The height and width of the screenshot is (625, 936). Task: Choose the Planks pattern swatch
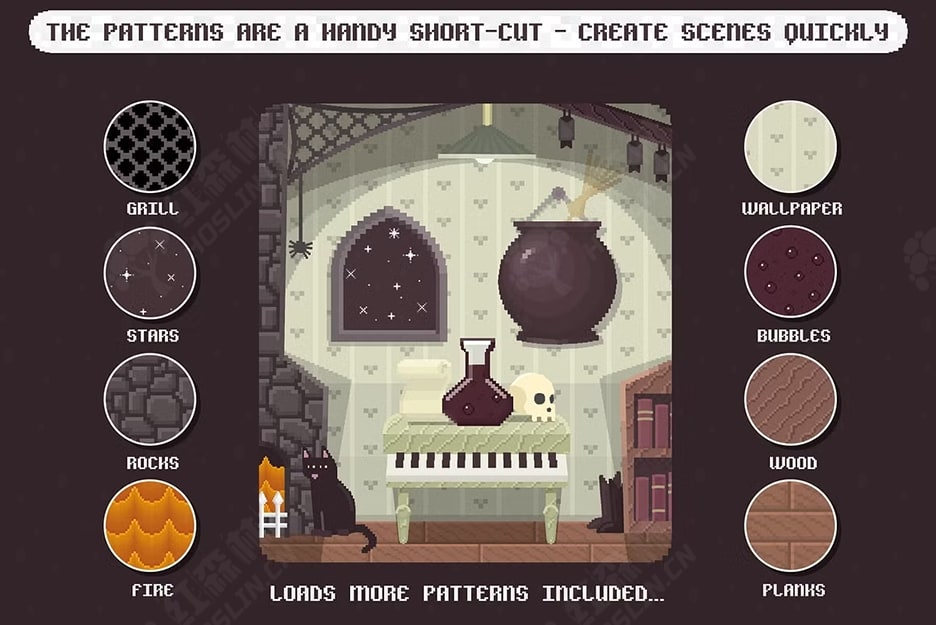(x=790, y=526)
